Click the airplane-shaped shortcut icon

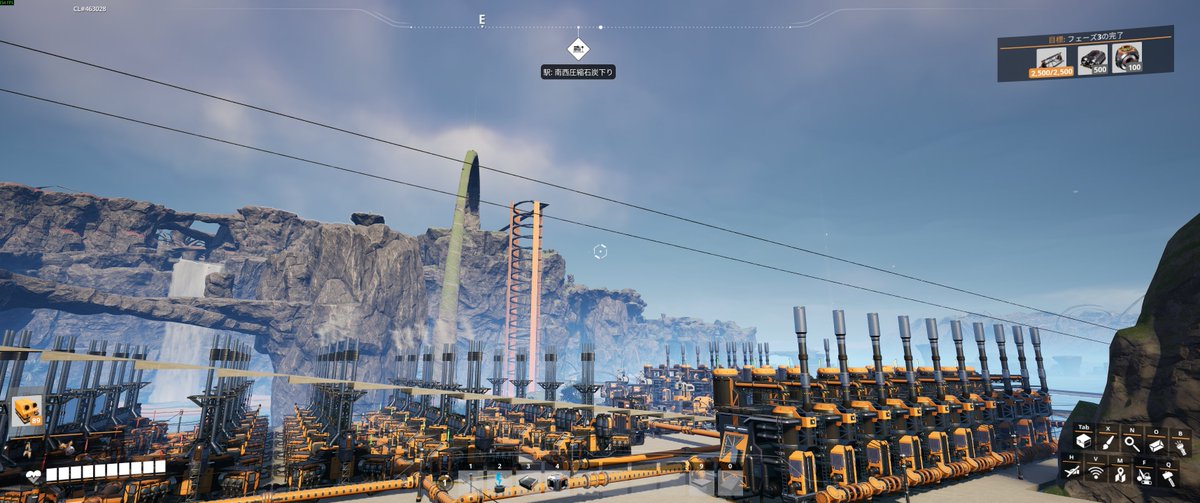(1072, 472)
